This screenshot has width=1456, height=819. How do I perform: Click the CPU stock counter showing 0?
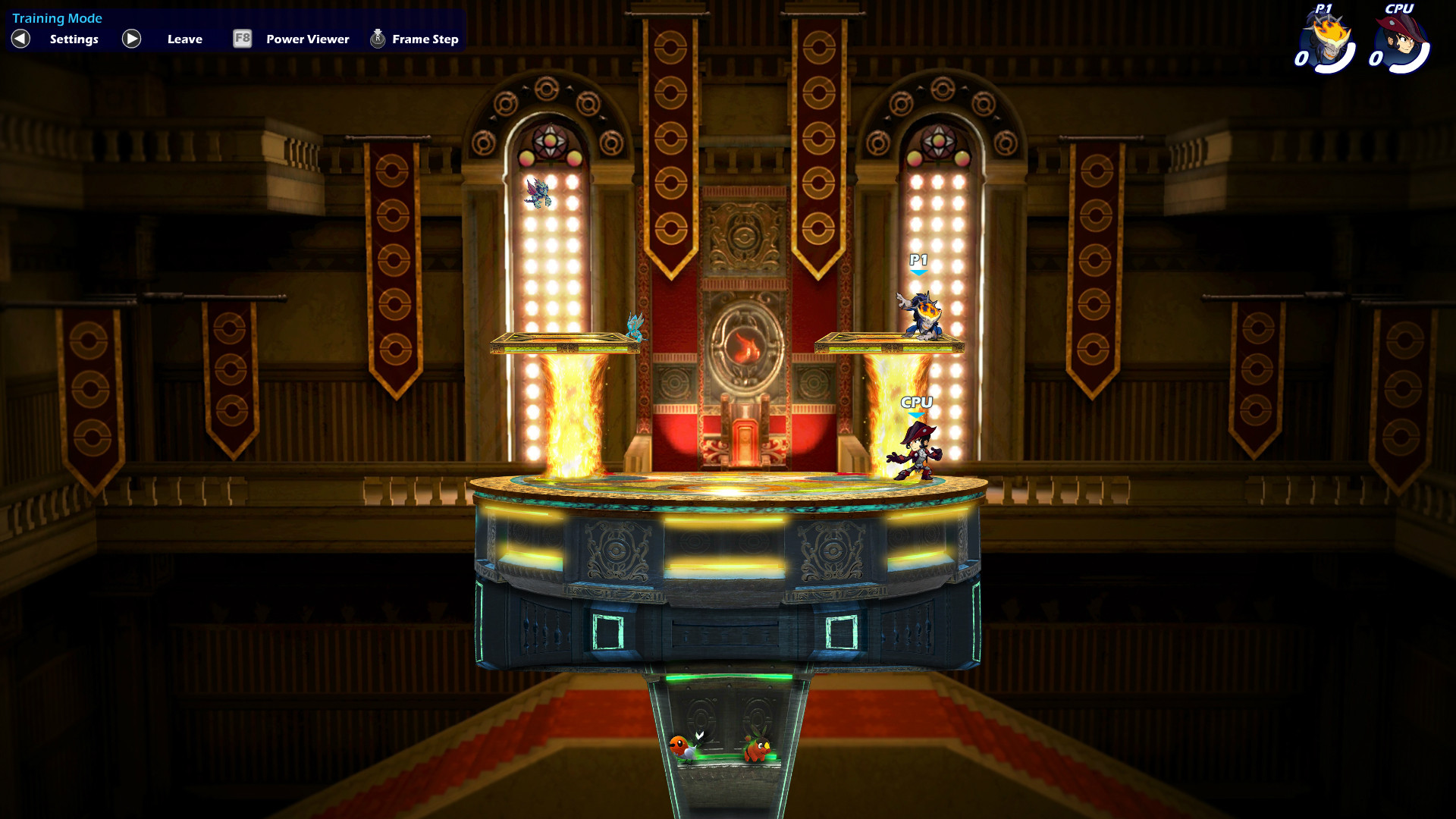click(x=1376, y=58)
